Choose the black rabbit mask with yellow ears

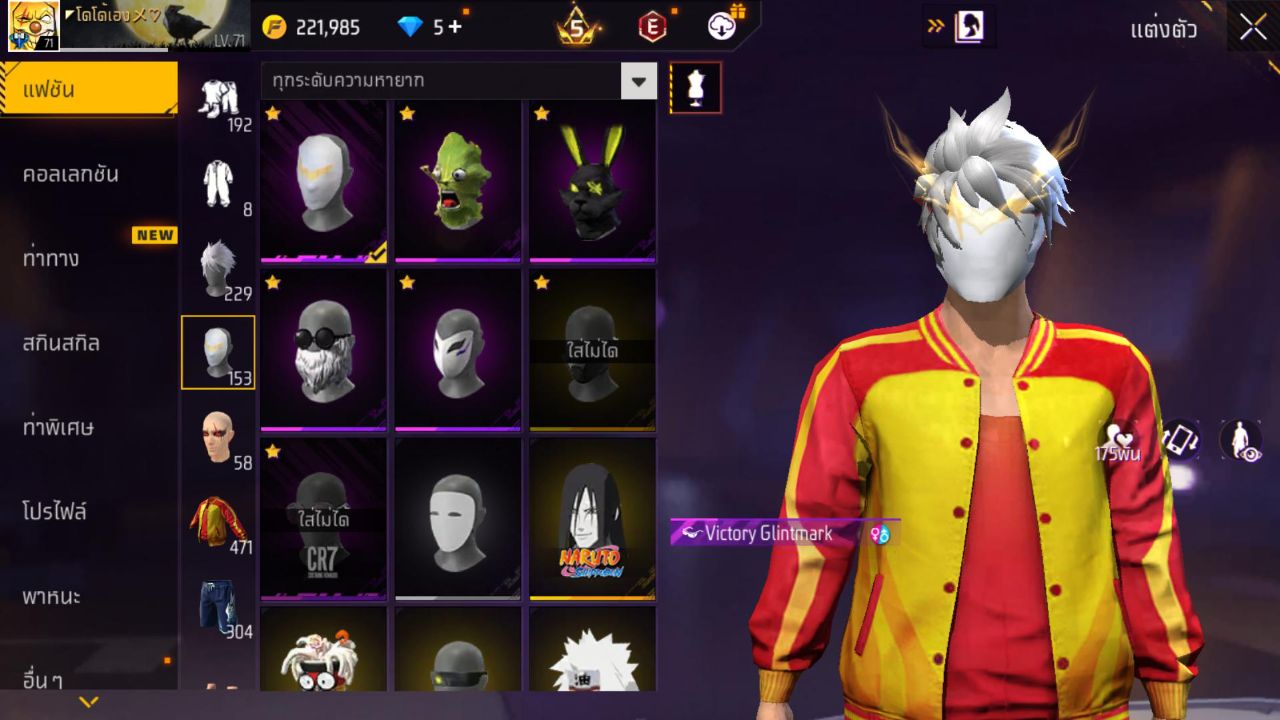click(x=592, y=180)
